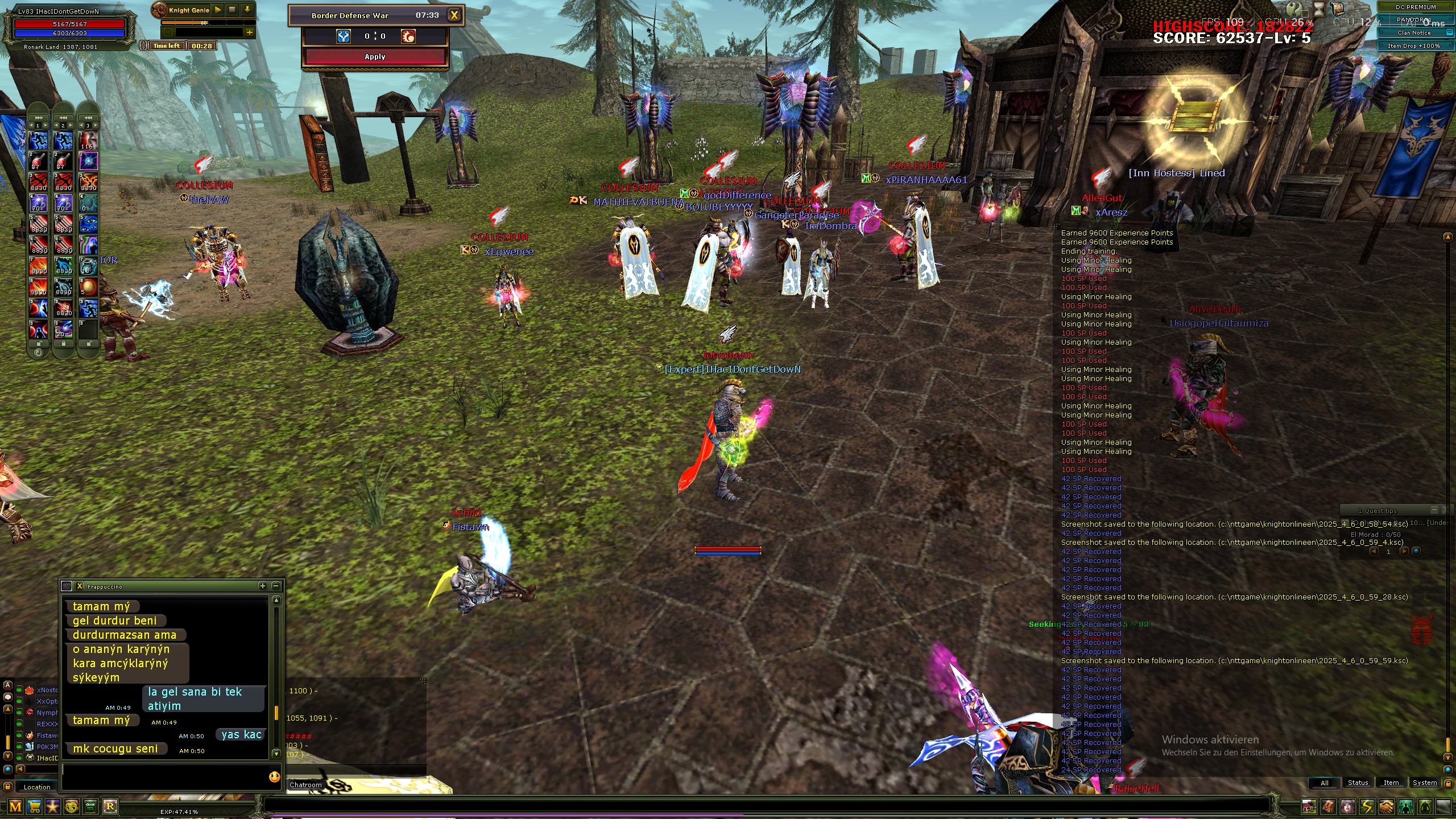Open the inventory bag icon
1456x819 pixels.
[1328, 806]
